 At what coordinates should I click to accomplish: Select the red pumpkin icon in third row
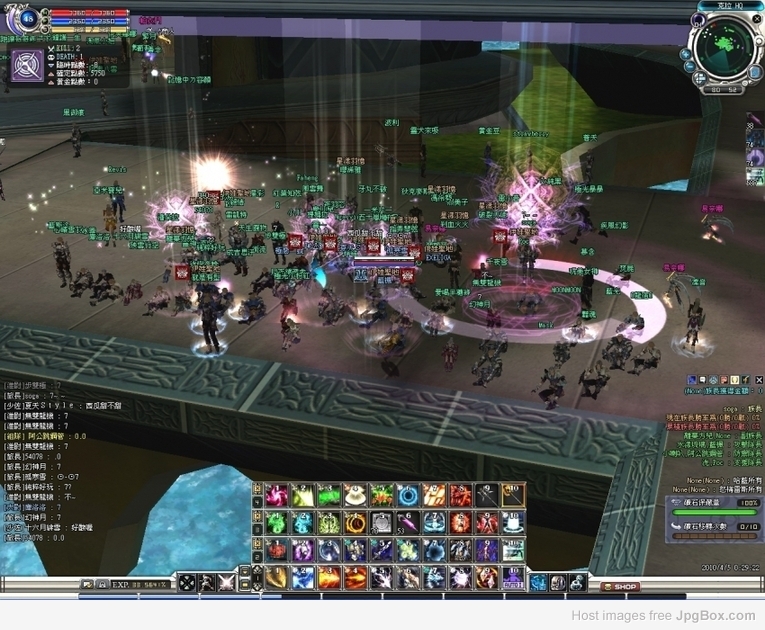point(277,549)
